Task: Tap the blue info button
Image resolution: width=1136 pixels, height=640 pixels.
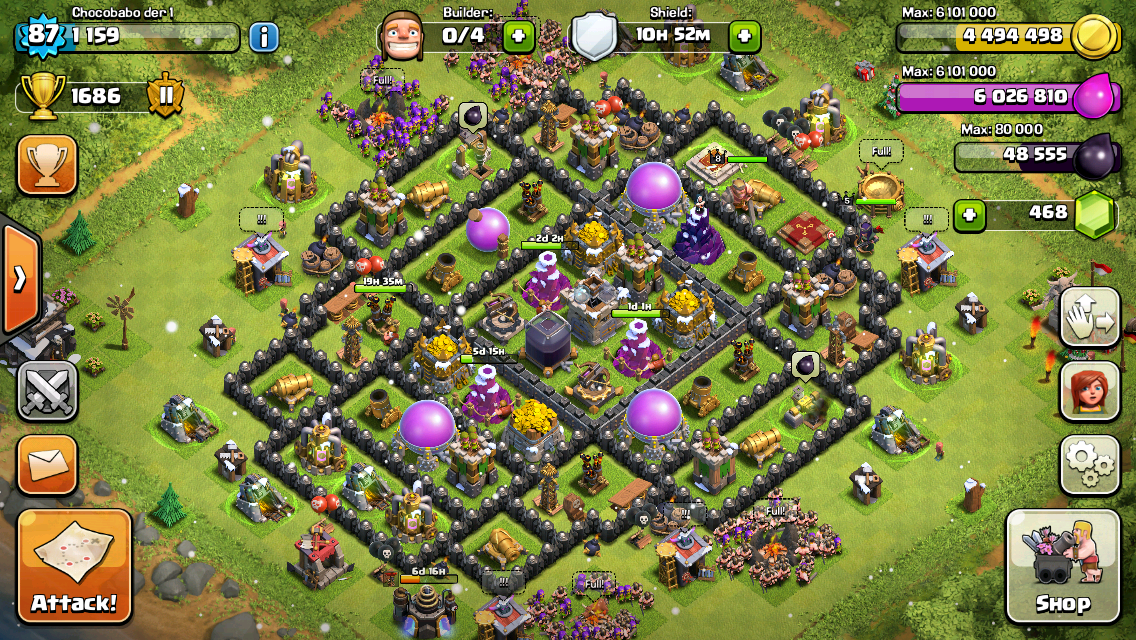Action: (x=263, y=38)
